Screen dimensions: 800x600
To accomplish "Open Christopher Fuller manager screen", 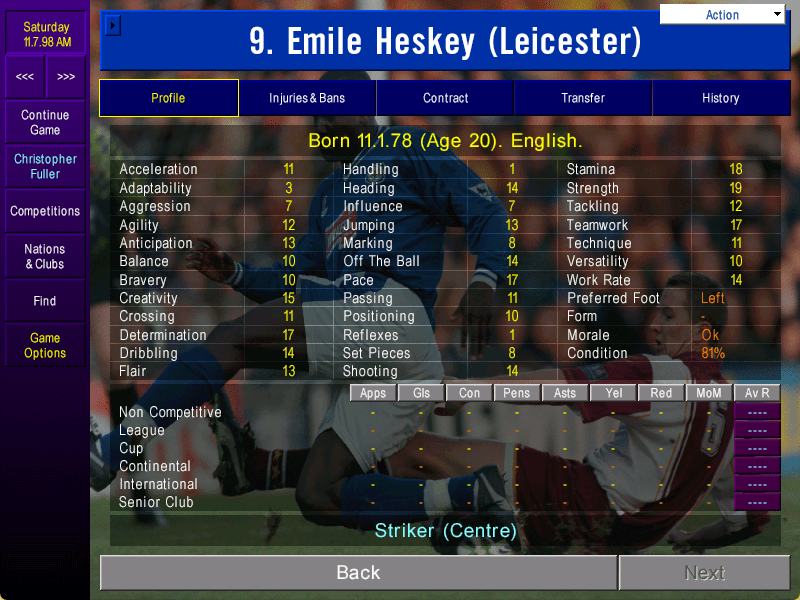I will (x=45, y=166).
